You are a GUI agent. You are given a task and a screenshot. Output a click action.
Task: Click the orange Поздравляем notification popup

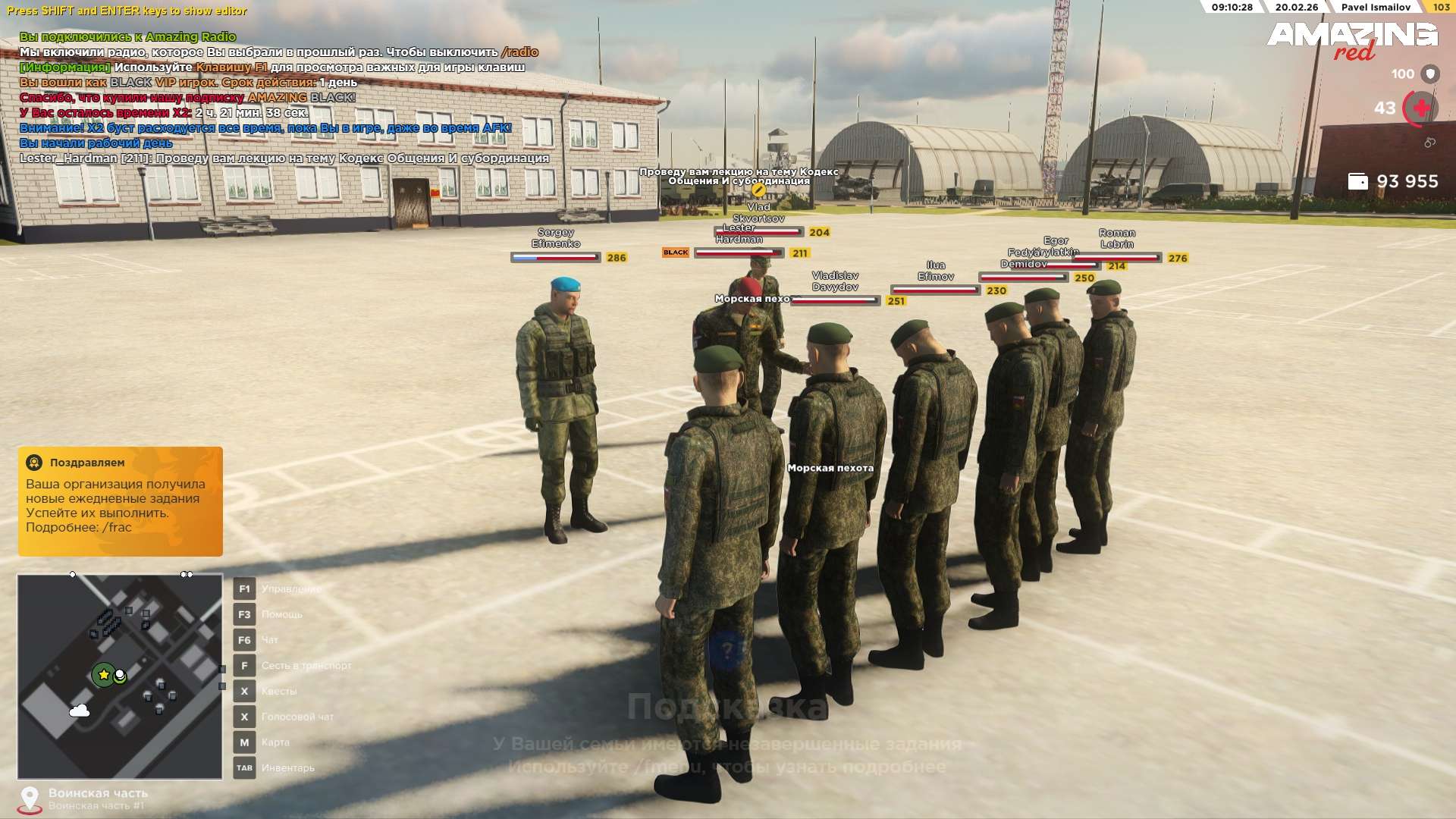121,501
